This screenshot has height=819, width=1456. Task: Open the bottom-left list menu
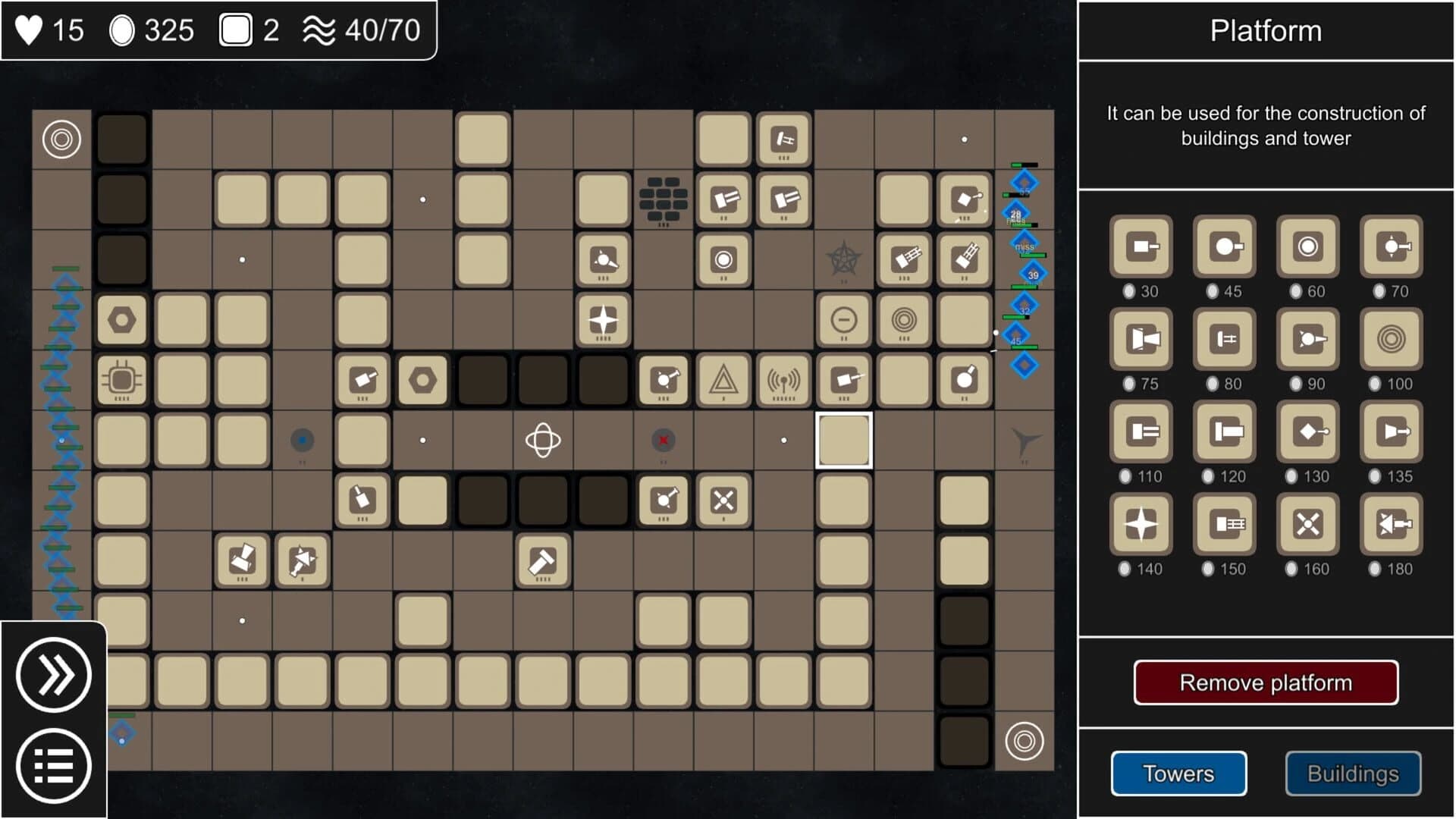pyautogui.click(x=53, y=764)
